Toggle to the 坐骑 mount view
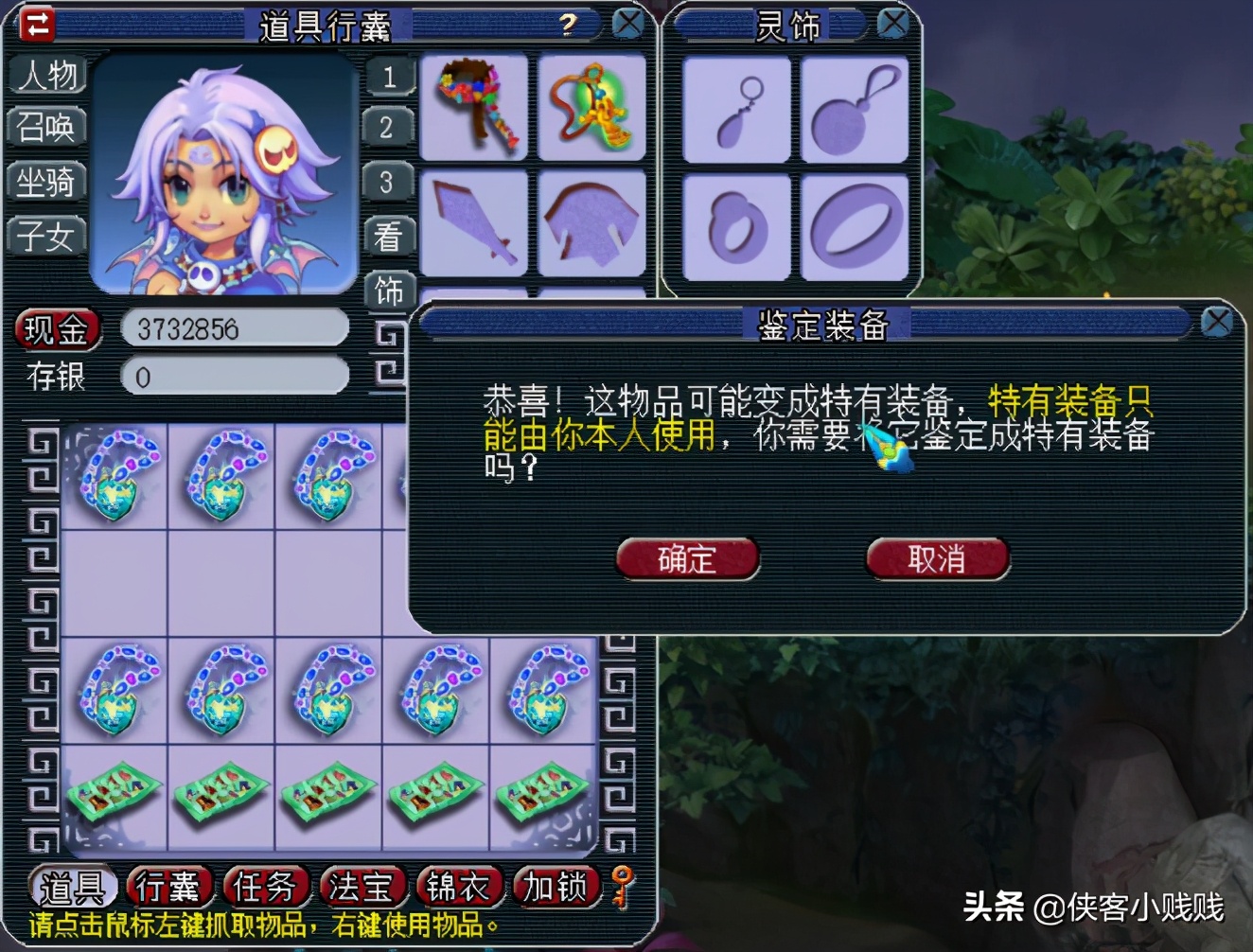The width and height of the screenshot is (1253, 952). pyautogui.click(x=47, y=182)
